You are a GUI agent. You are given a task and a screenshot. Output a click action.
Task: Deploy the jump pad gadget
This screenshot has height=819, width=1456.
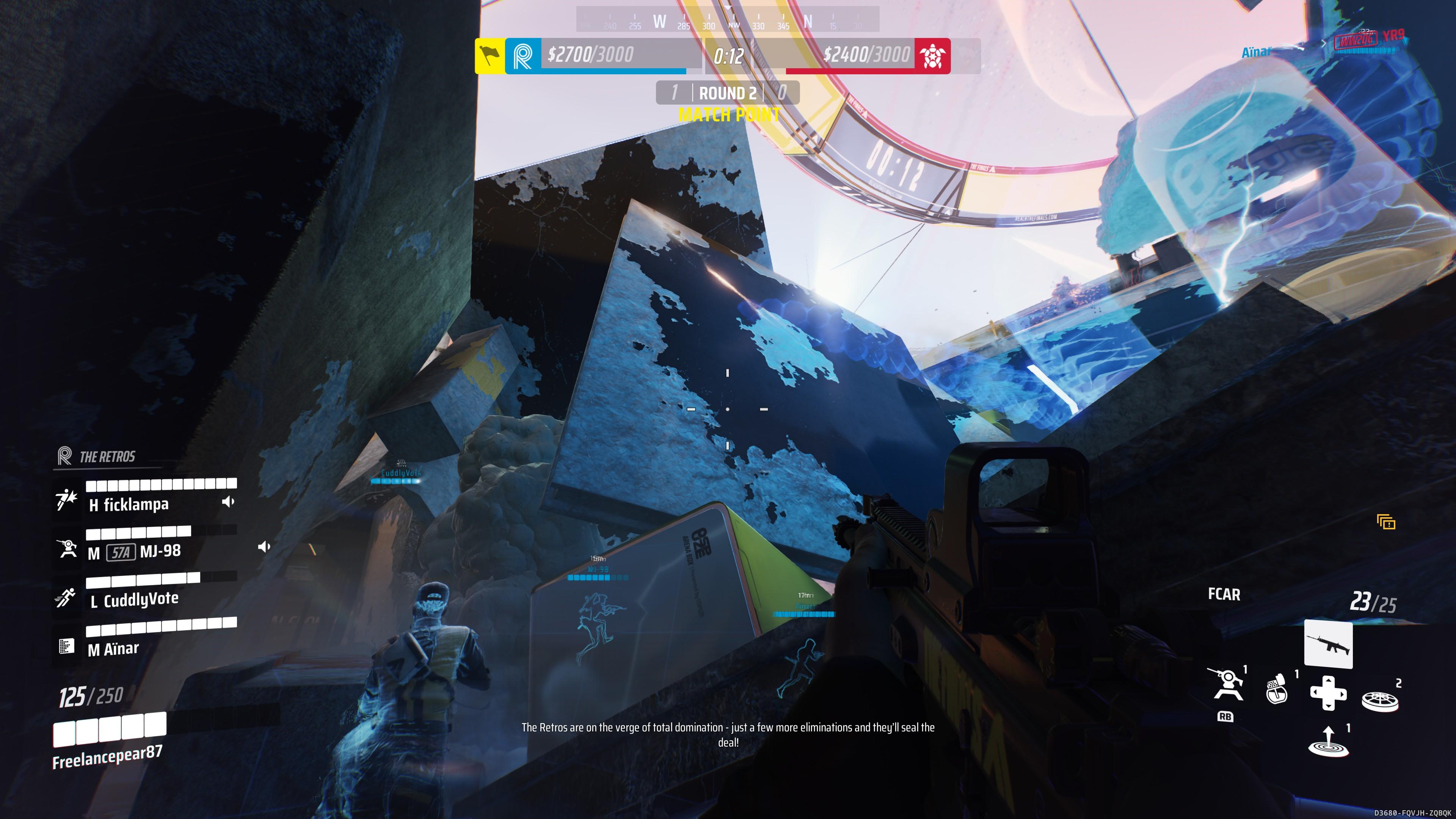(1328, 742)
